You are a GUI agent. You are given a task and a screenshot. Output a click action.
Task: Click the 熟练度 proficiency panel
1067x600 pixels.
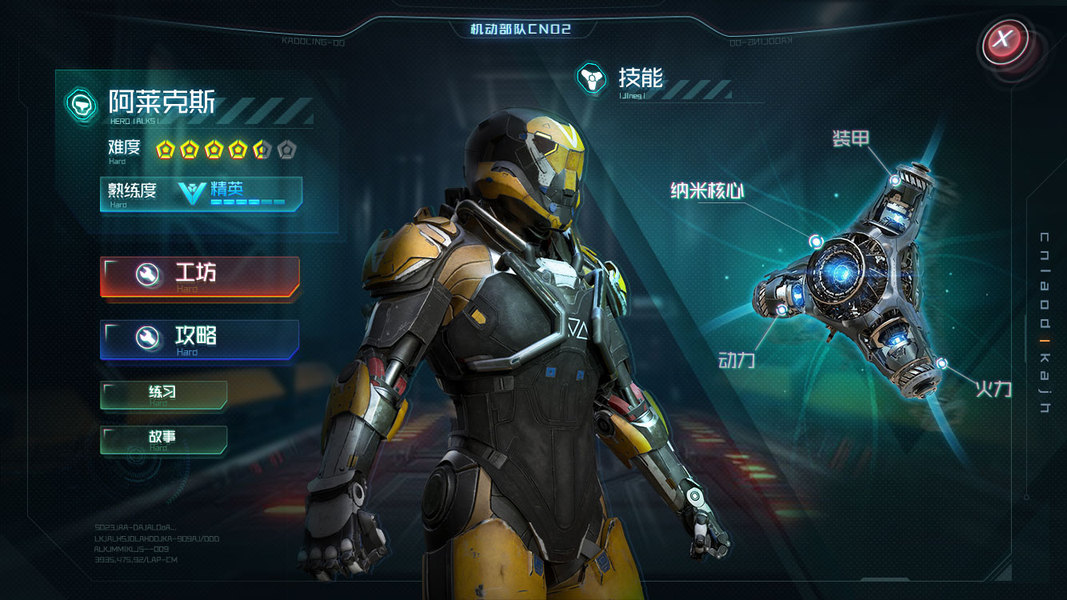[201, 194]
